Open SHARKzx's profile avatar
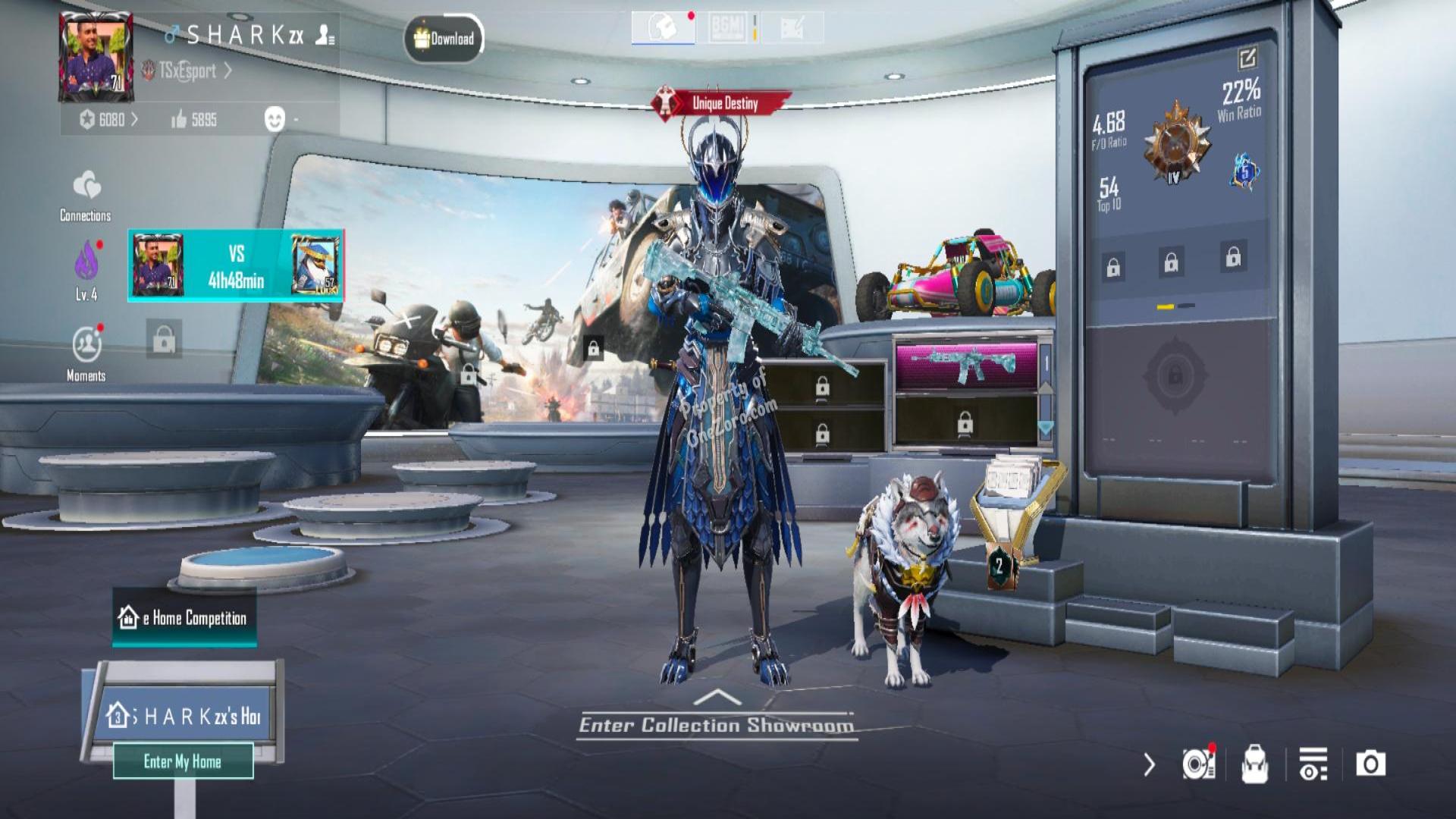The width and height of the screenshot is (1456, 819). 96,58
